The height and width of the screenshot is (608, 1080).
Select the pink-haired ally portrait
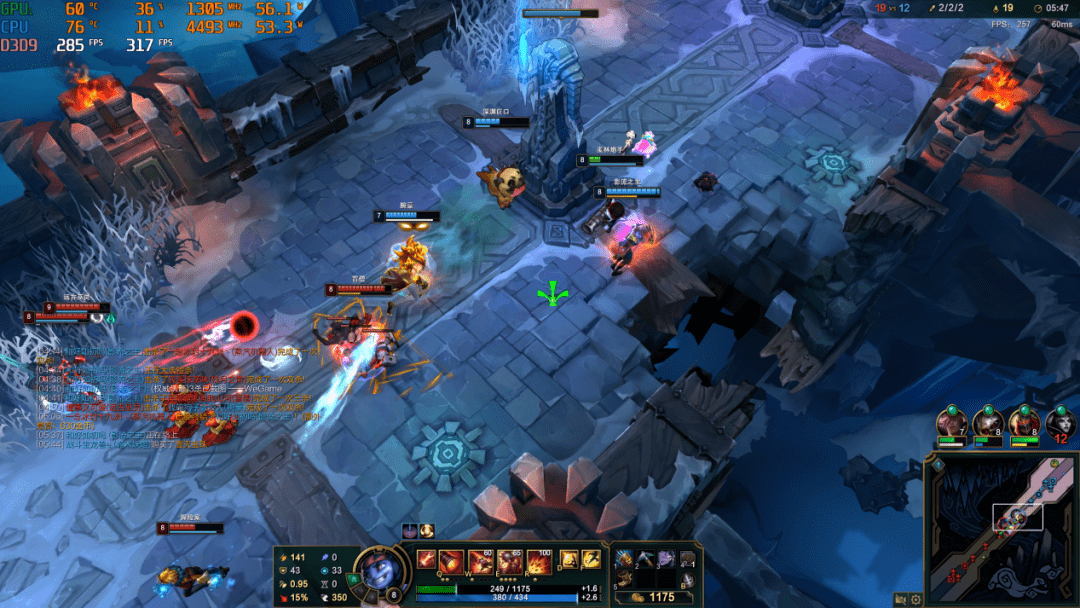tap(951, 424)
